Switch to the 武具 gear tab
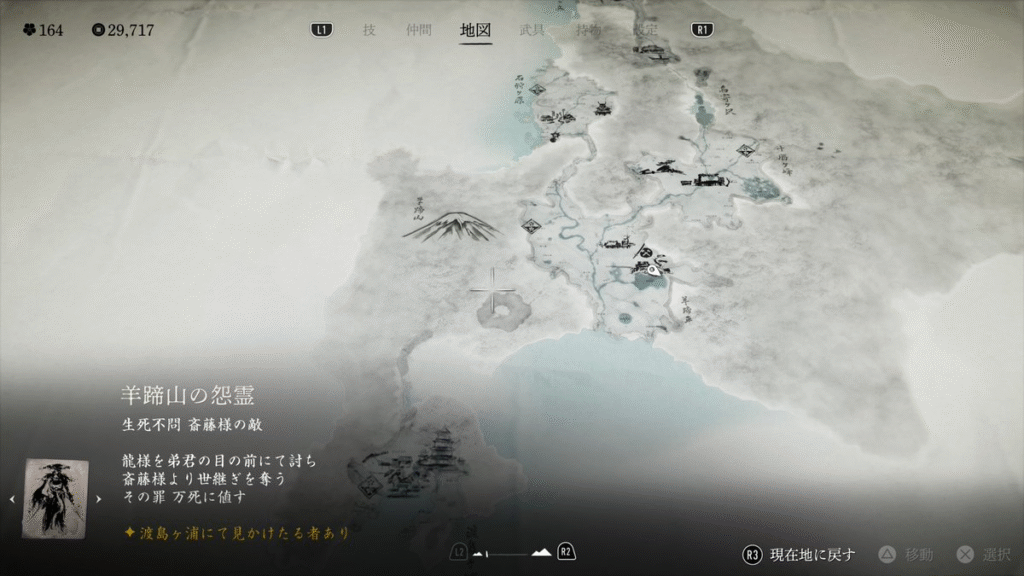 (x=532, y=30)
